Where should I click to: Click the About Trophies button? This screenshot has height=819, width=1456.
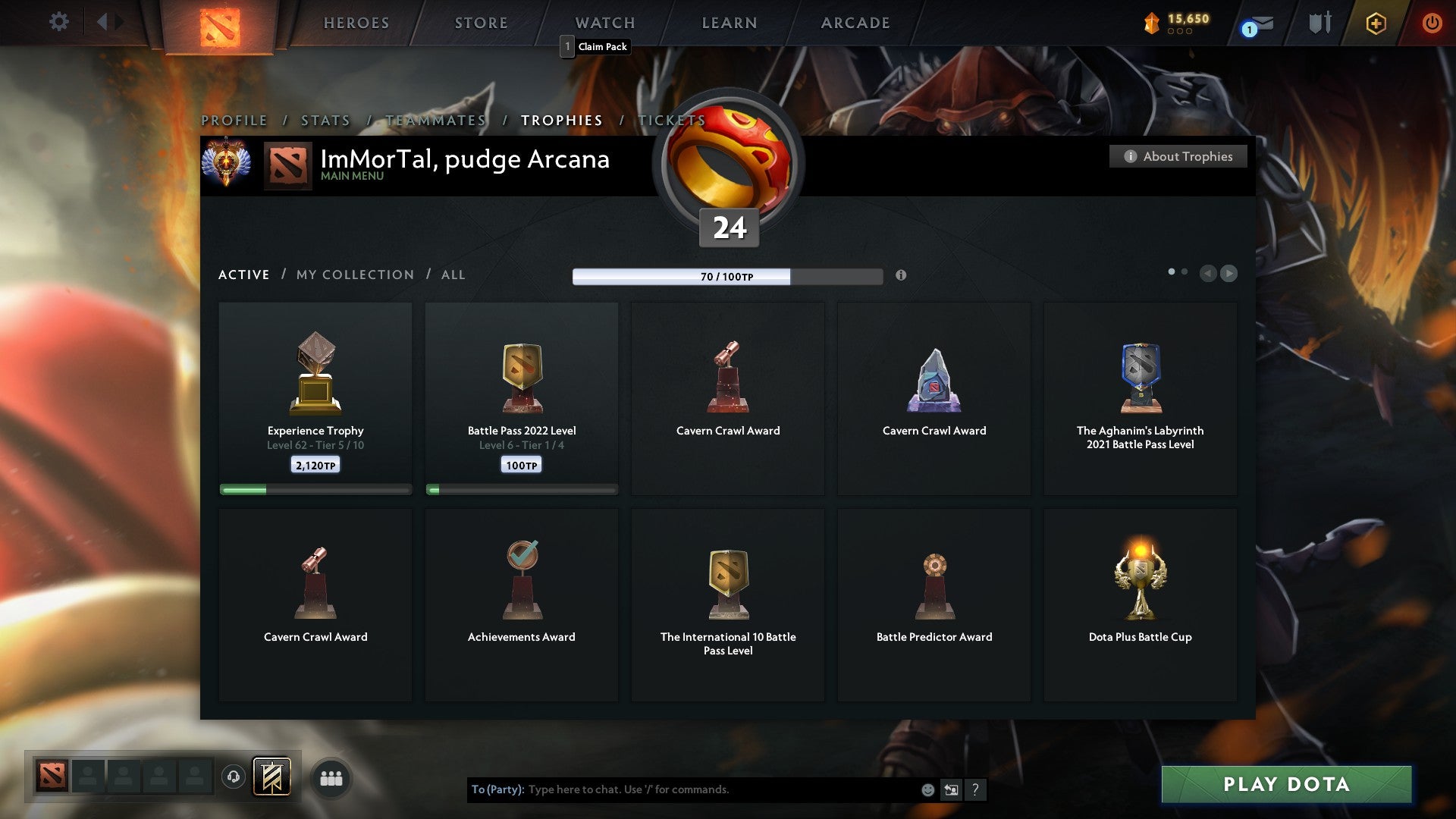coord(1178,156)
